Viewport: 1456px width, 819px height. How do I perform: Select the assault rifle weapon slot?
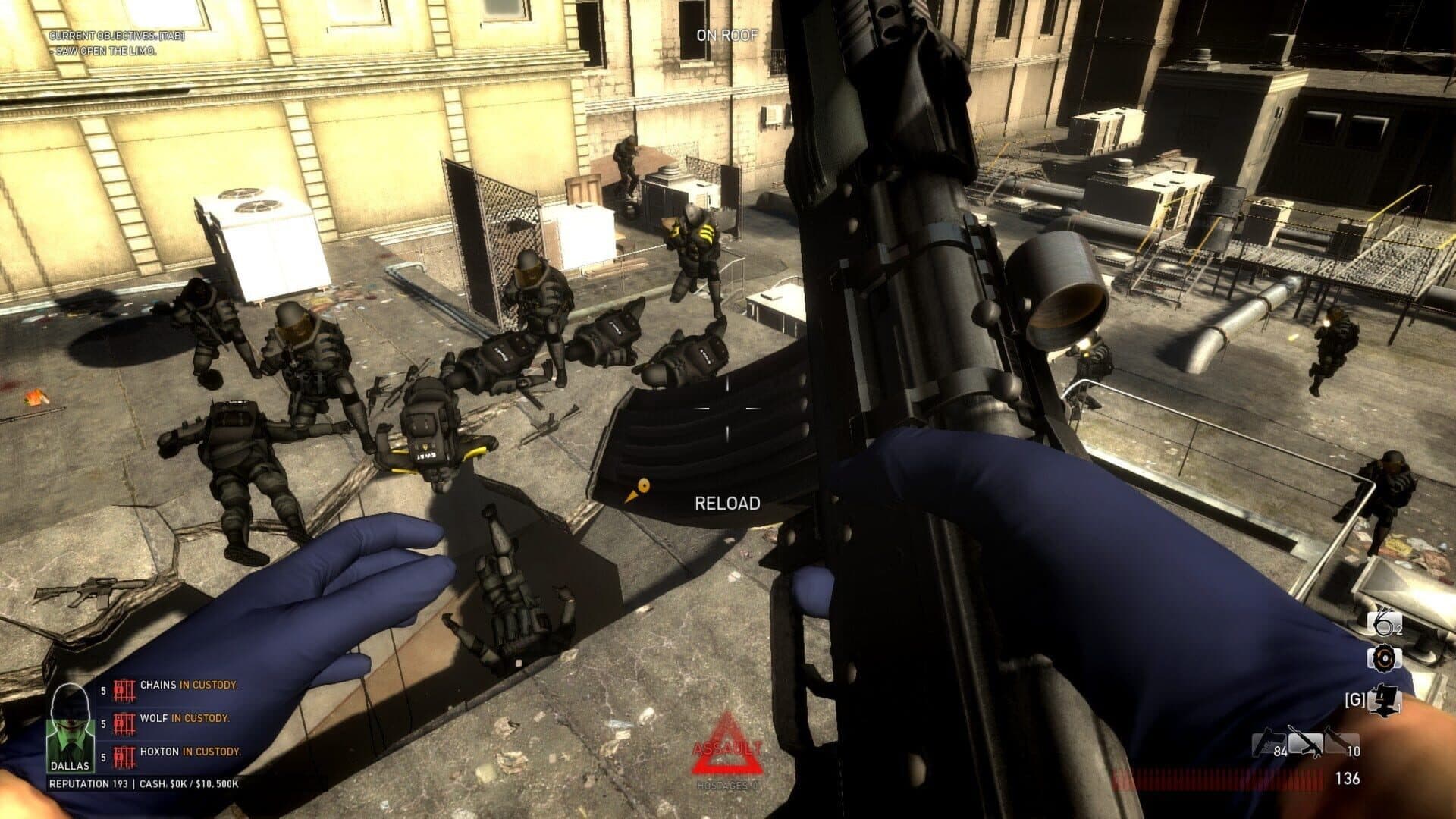click(1306, 743)
